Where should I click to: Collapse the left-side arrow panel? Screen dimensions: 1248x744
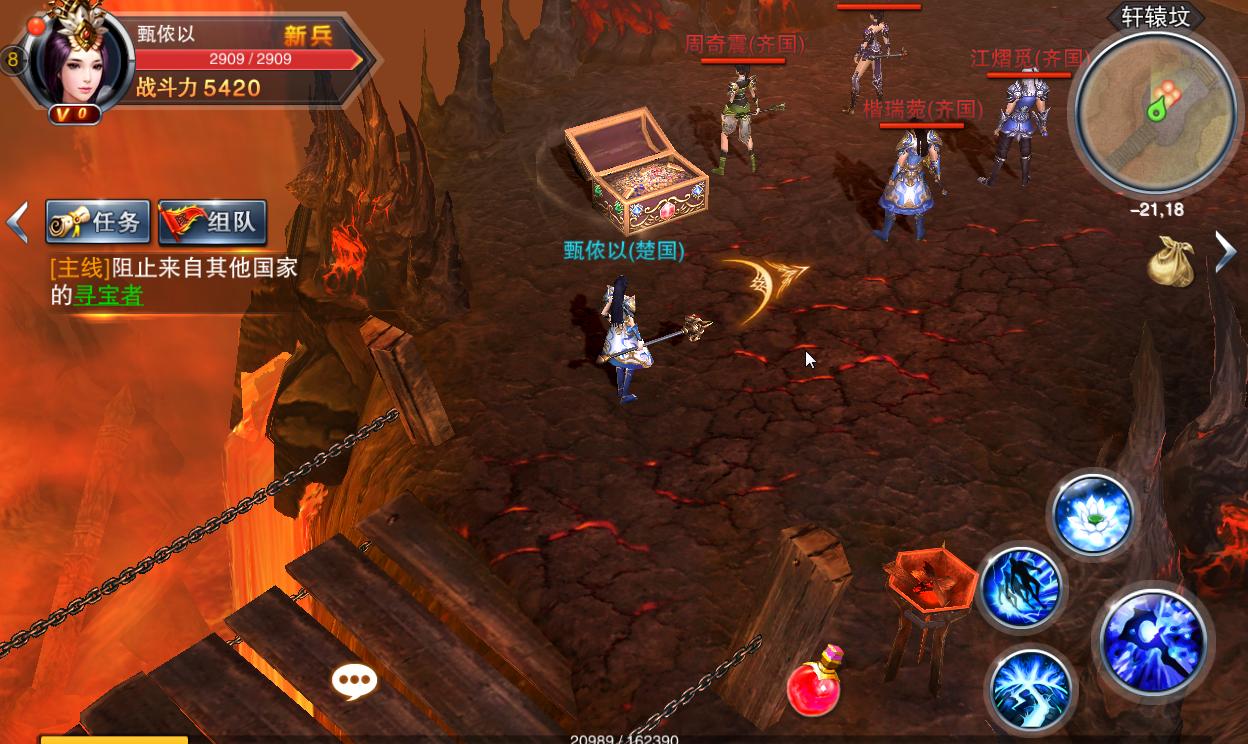17,222
